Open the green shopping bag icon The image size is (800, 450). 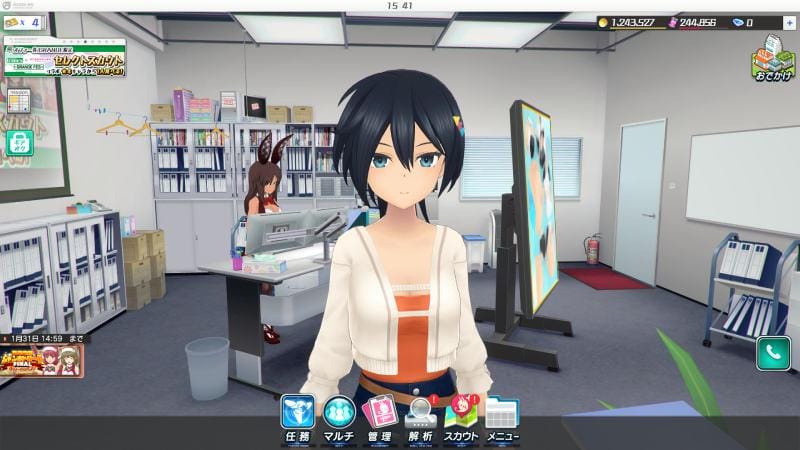click(21, 143)
